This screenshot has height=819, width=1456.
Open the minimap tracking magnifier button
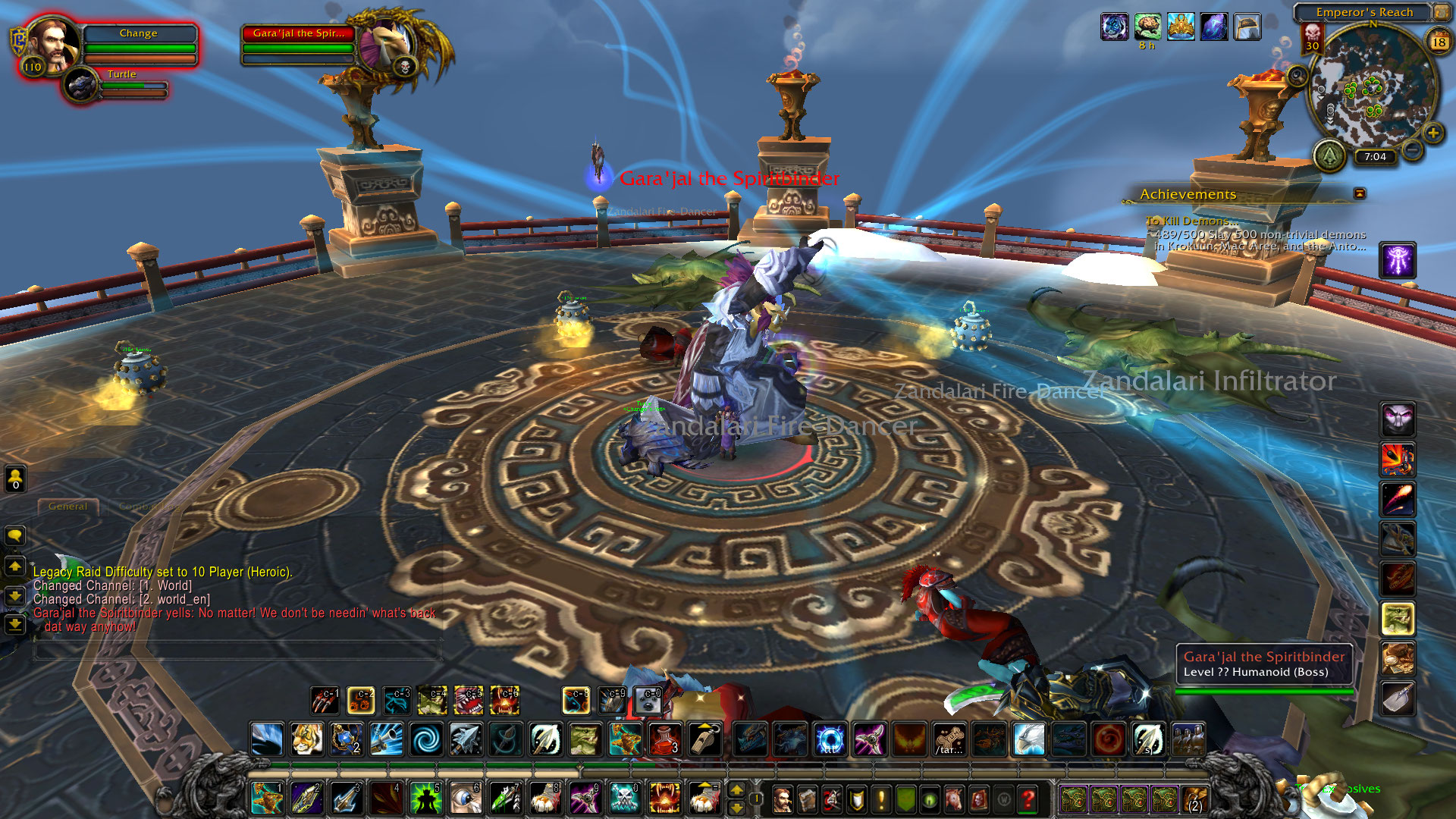click(x=1298, y=76)
